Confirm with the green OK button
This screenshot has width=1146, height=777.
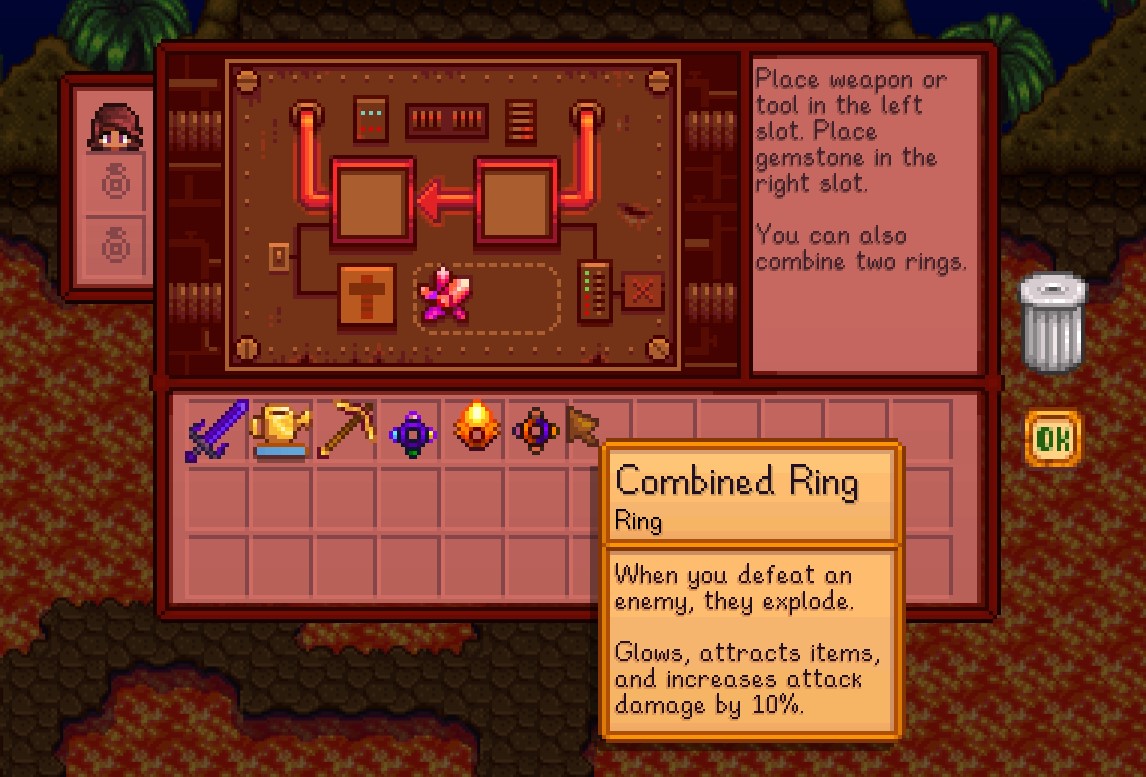(1052, 438)
